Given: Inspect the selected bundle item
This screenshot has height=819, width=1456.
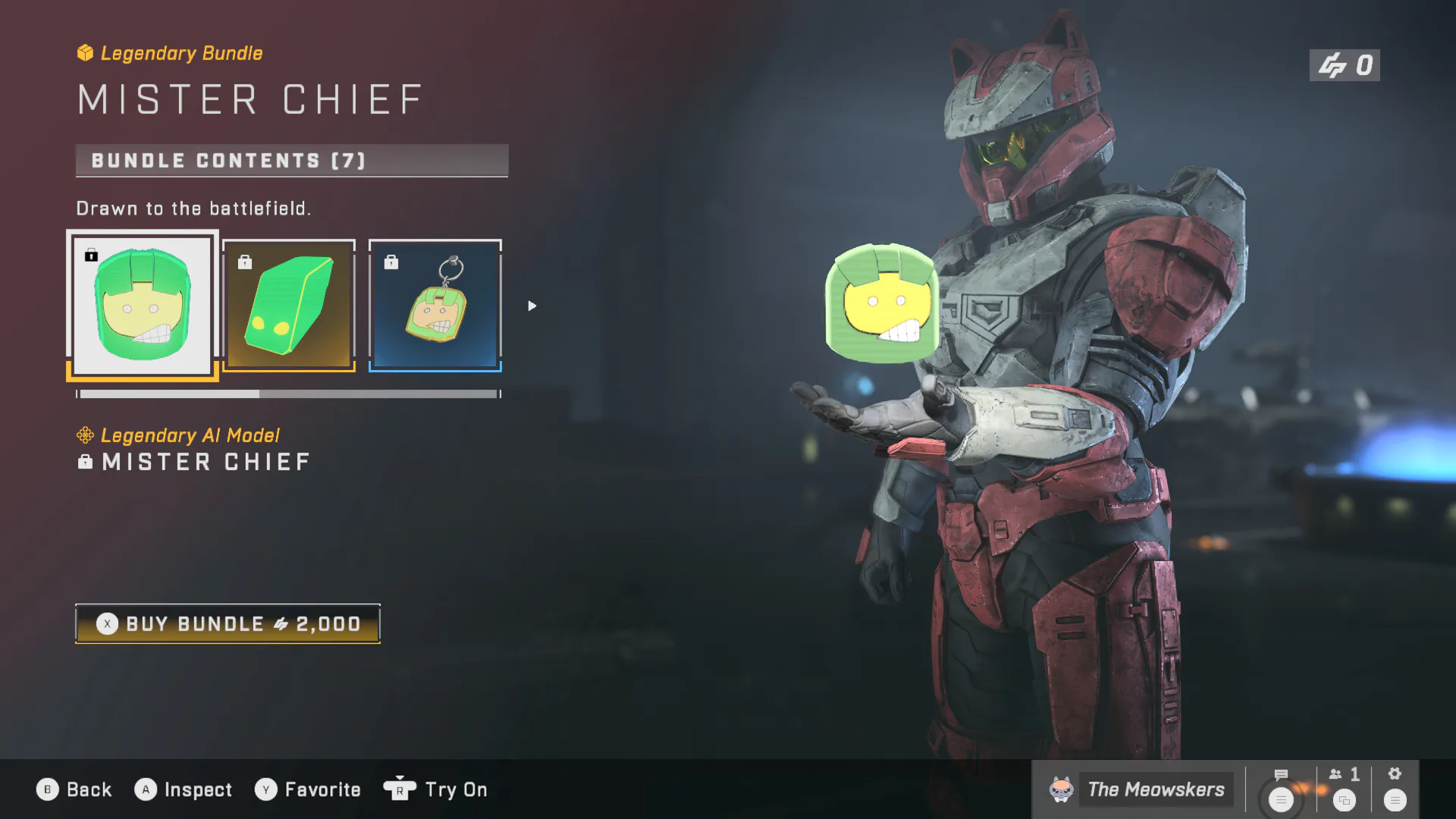Looking at the screenshot, I should coord(184,789).
